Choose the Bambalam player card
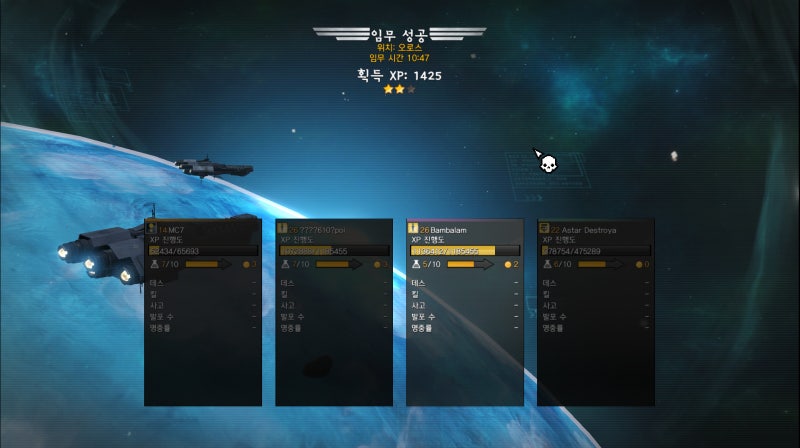Image resolution: width=800 pixels, height=448 pixels. coord(464,312)
